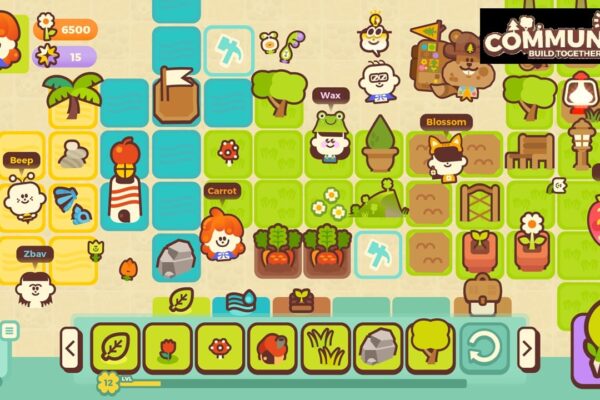The width and height of the screenshot is (600, 400).
Task: Open the flower currency counter showing 6500
Action: point(66,29)
